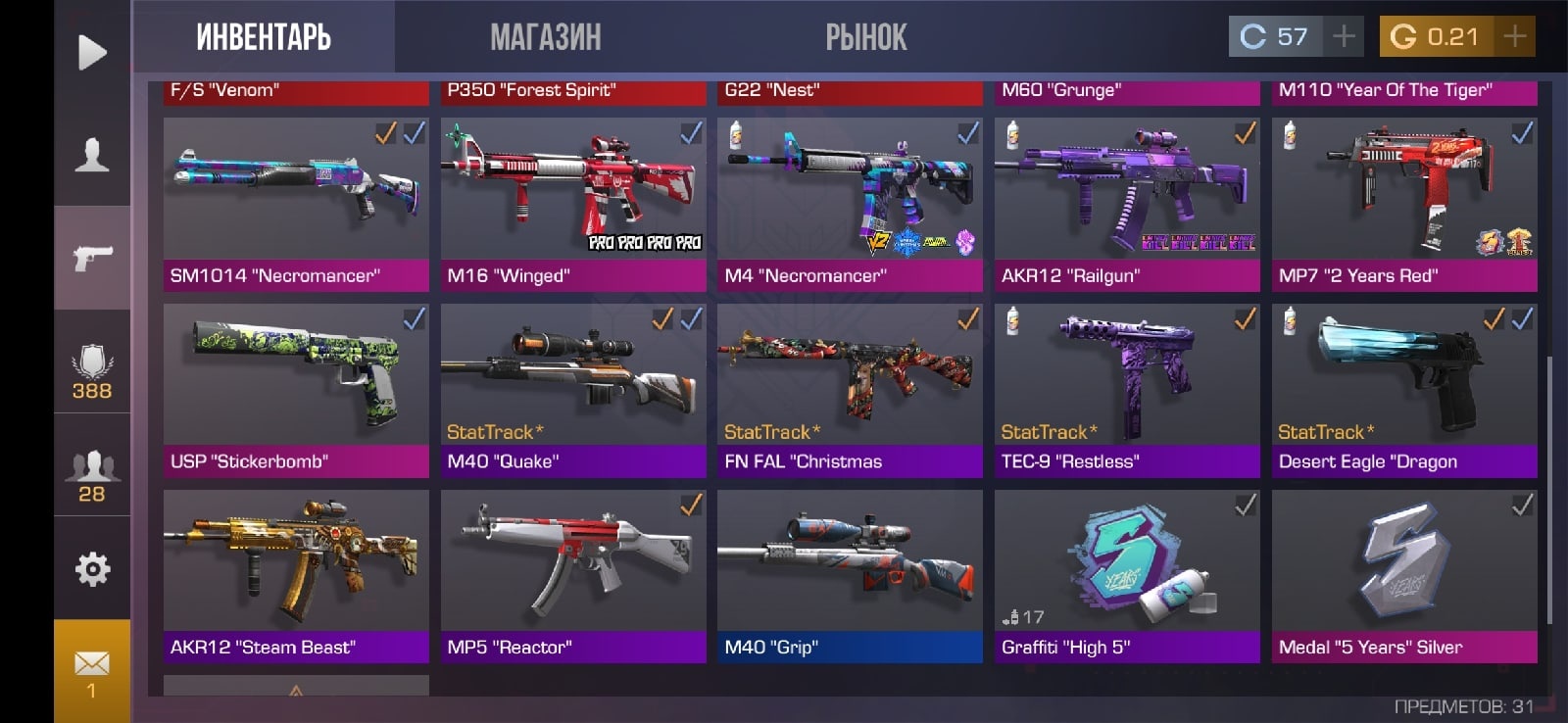Screen dimensions: 1568x723
Task: Select the Инвентарь tab
Action: (x=264, y=37)
